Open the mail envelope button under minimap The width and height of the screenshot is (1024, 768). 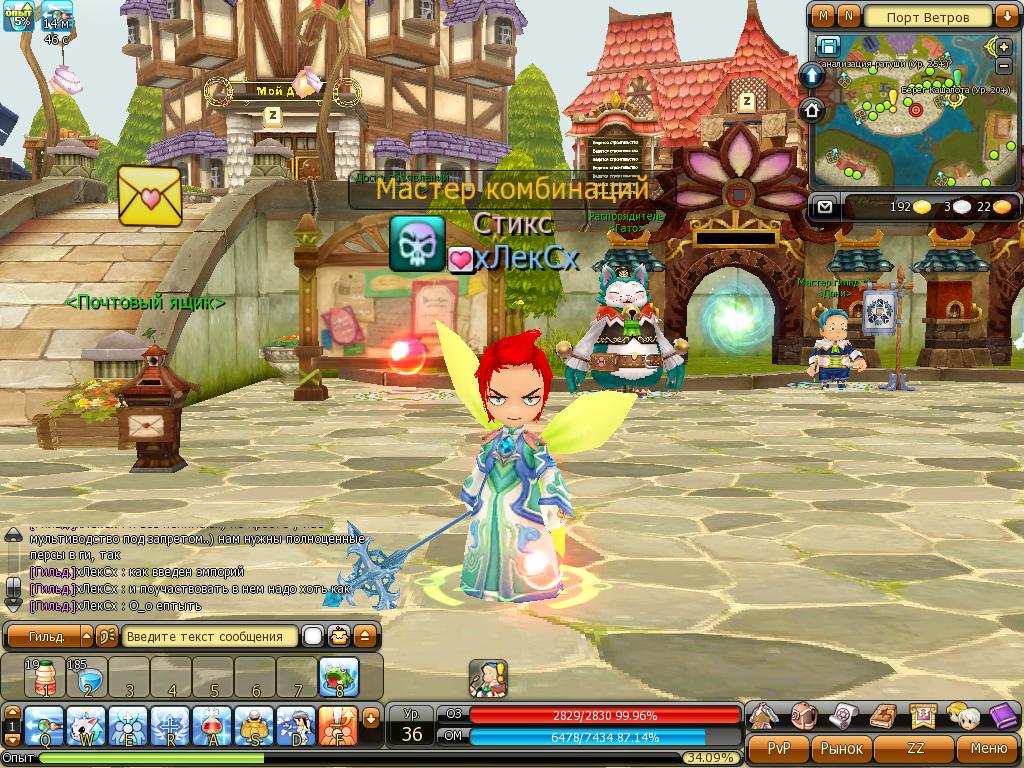coord(825,207)
